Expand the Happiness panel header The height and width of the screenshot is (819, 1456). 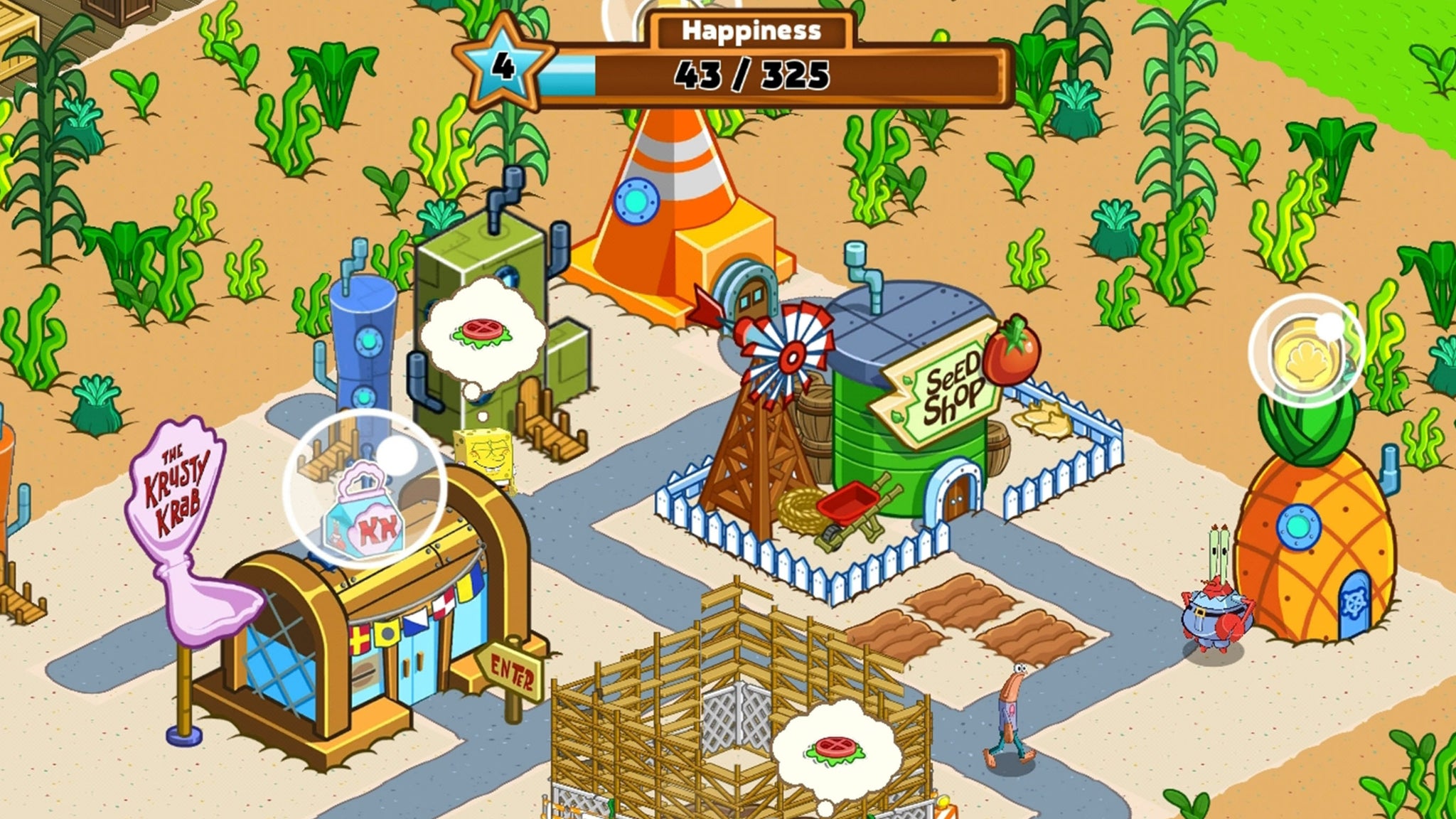click(752, 31)
